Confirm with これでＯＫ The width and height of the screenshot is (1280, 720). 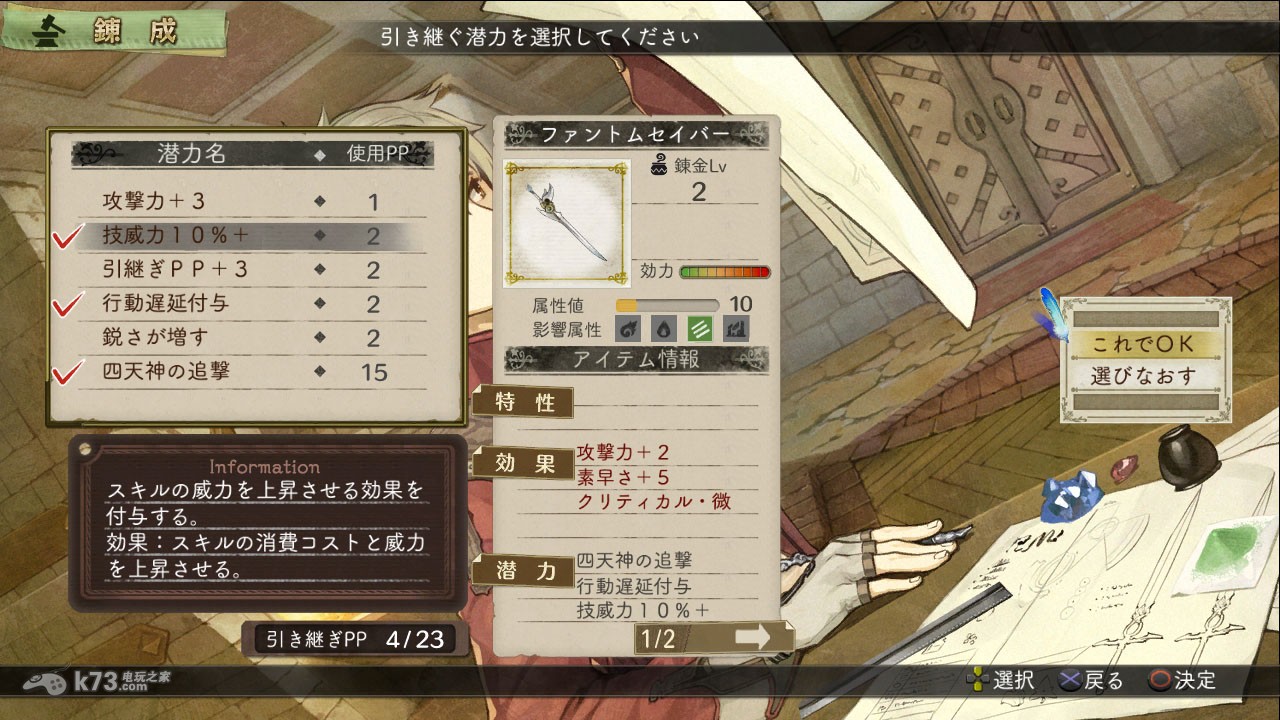(1144, 343)
